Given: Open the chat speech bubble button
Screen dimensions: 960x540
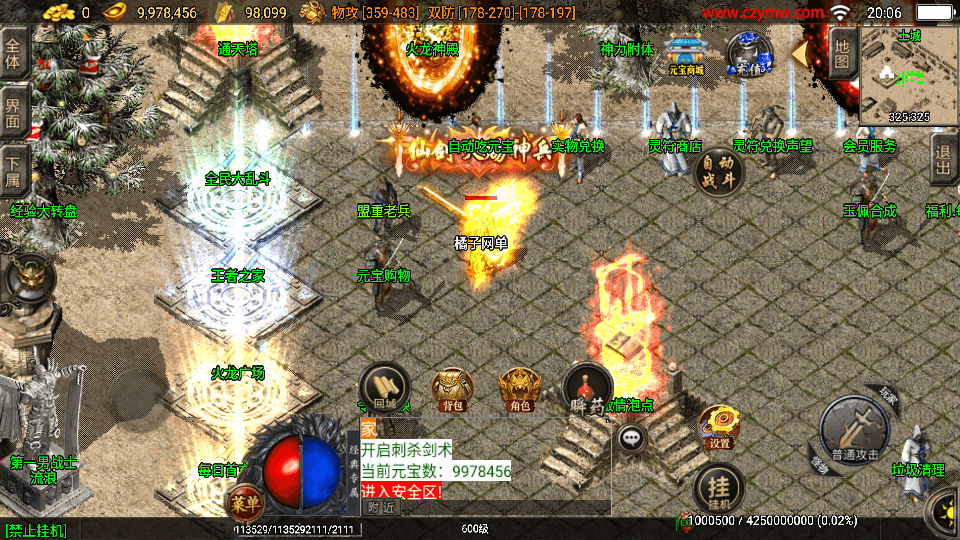Looking at the screenshot, I should pos(631,436).
